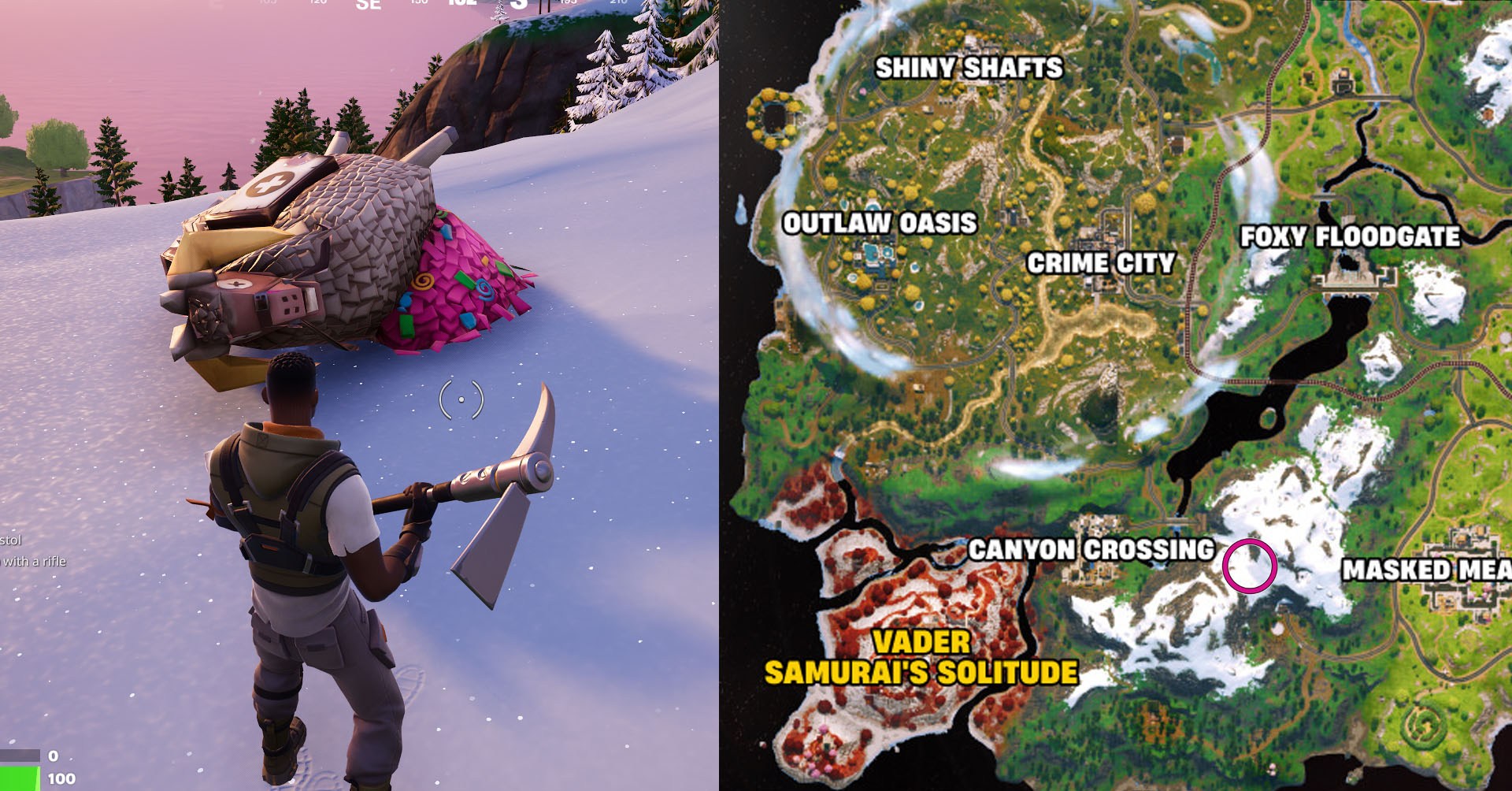Viewport: 1512px width, 791px height.
Task: Click the pink circle marker near Canyon Crossing
Action: pos(1251,566)
